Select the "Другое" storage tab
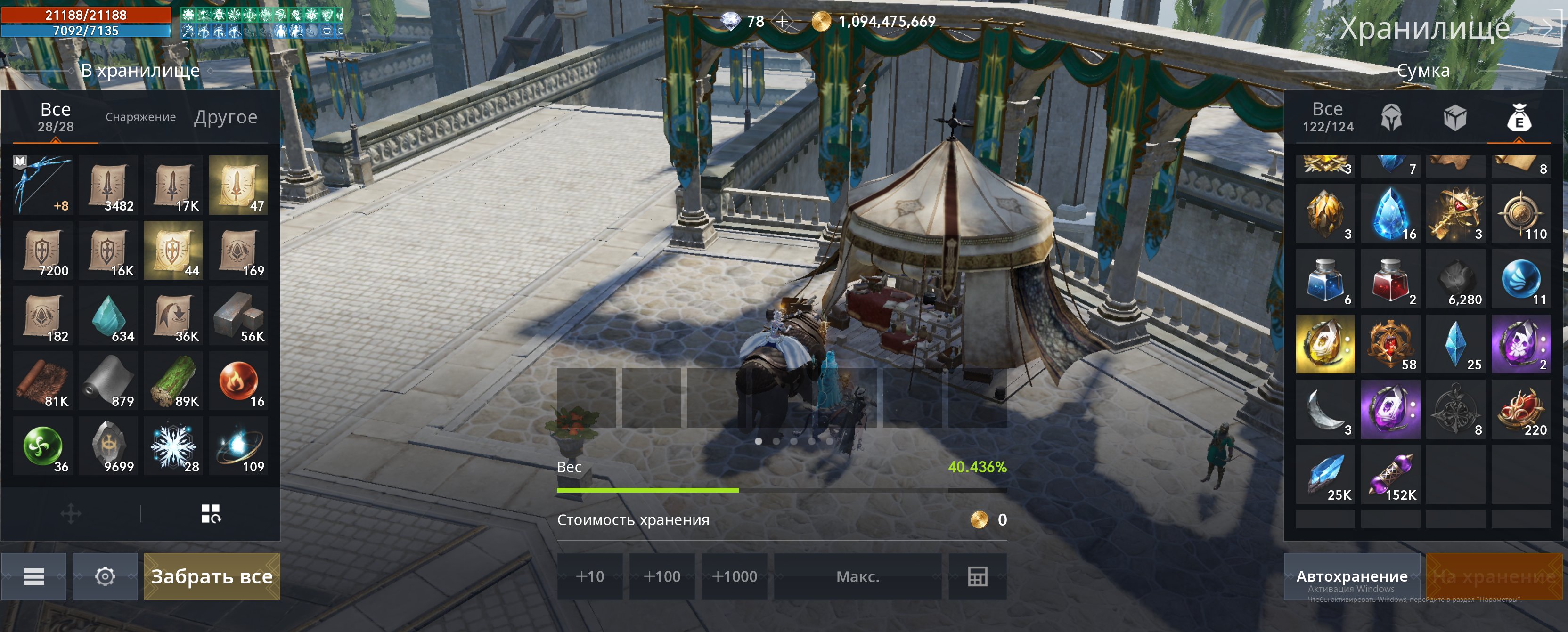The image size is (1568, 632). (226, 117)
